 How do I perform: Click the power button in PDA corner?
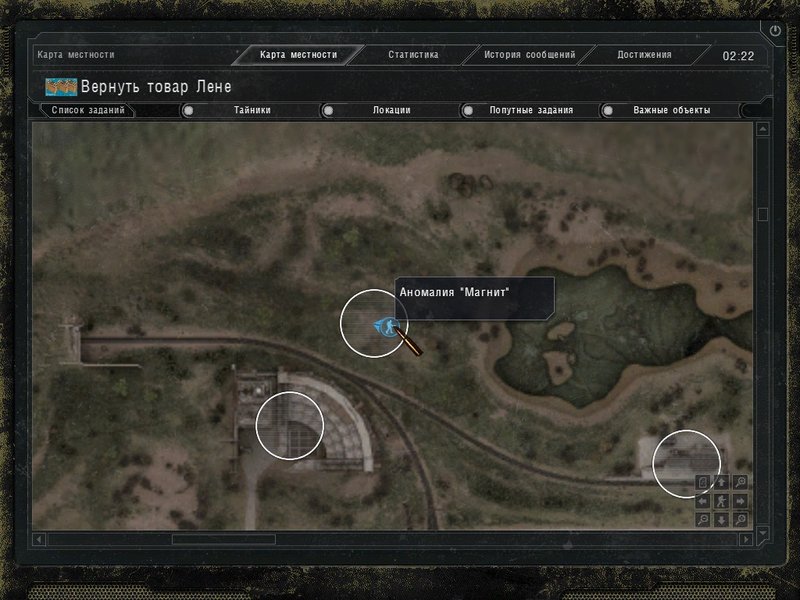tap(776, 31)
